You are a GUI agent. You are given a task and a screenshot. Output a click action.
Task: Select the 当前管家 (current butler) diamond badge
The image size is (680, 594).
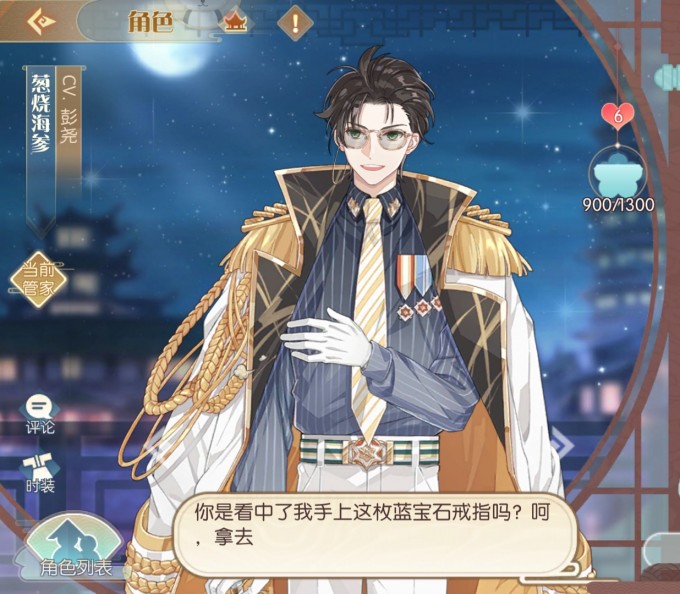coord(38,279)
